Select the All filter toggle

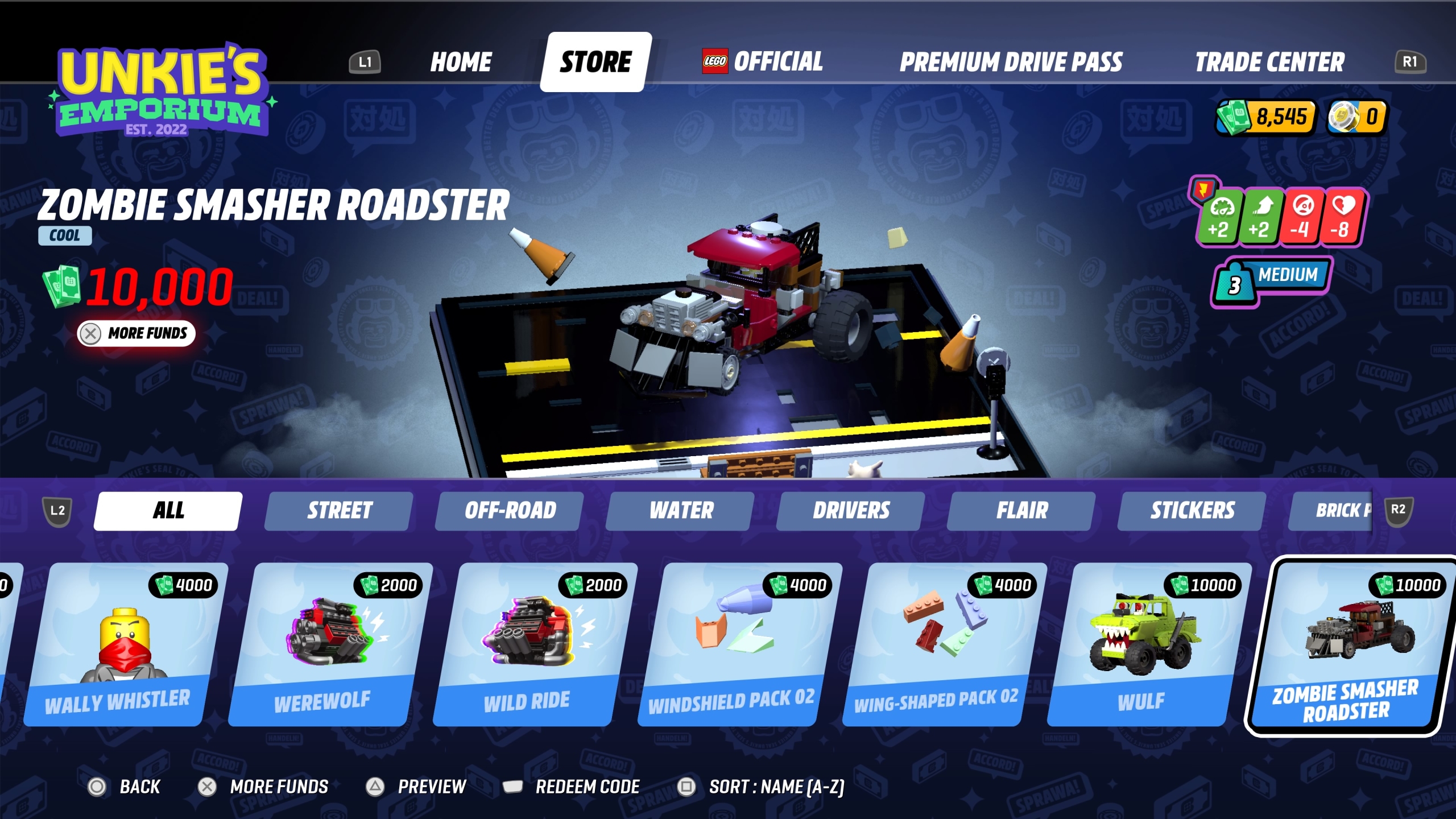pyautogui.click(x=166, y=510)
